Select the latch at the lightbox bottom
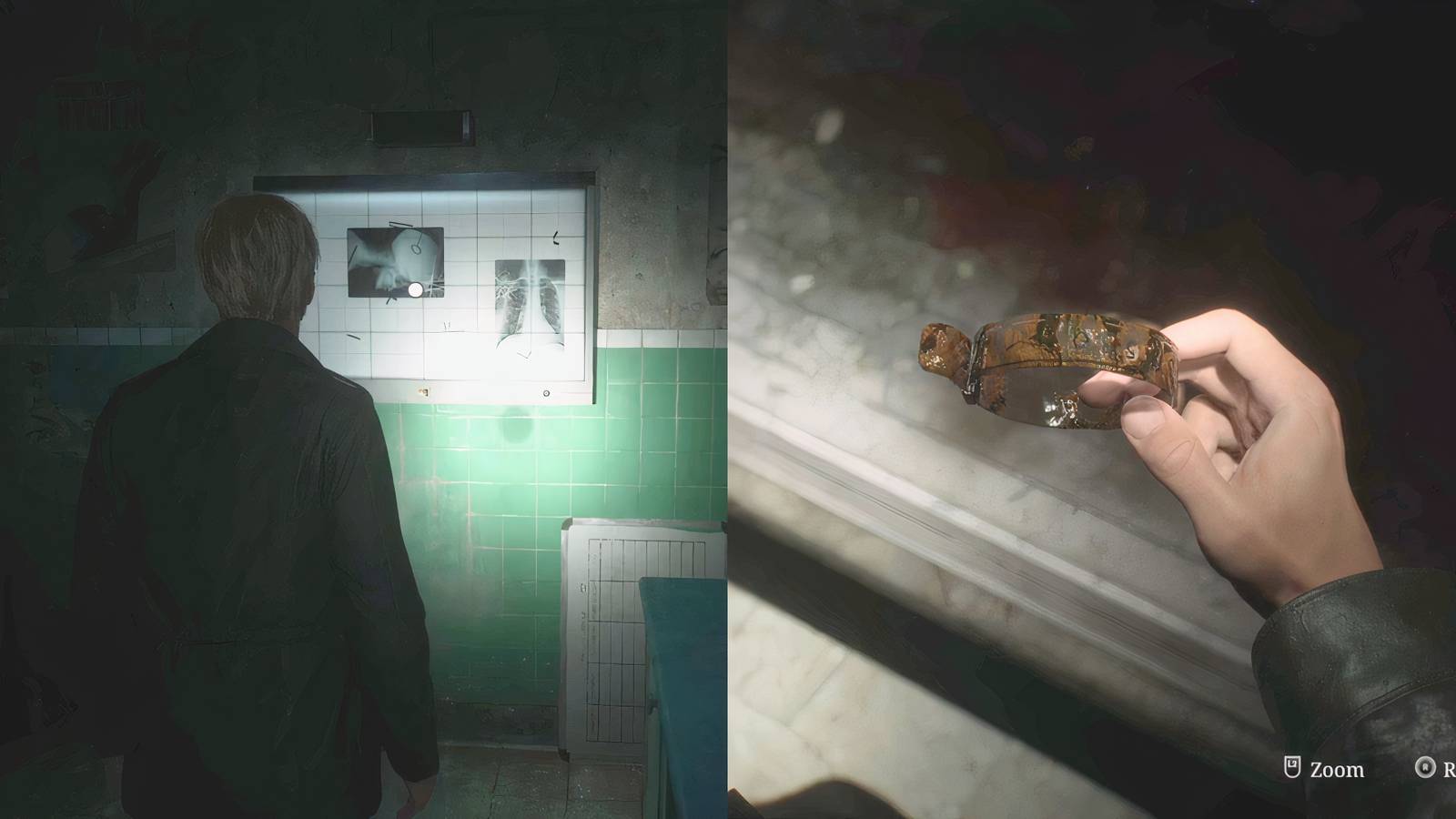 tap(424, 391)
